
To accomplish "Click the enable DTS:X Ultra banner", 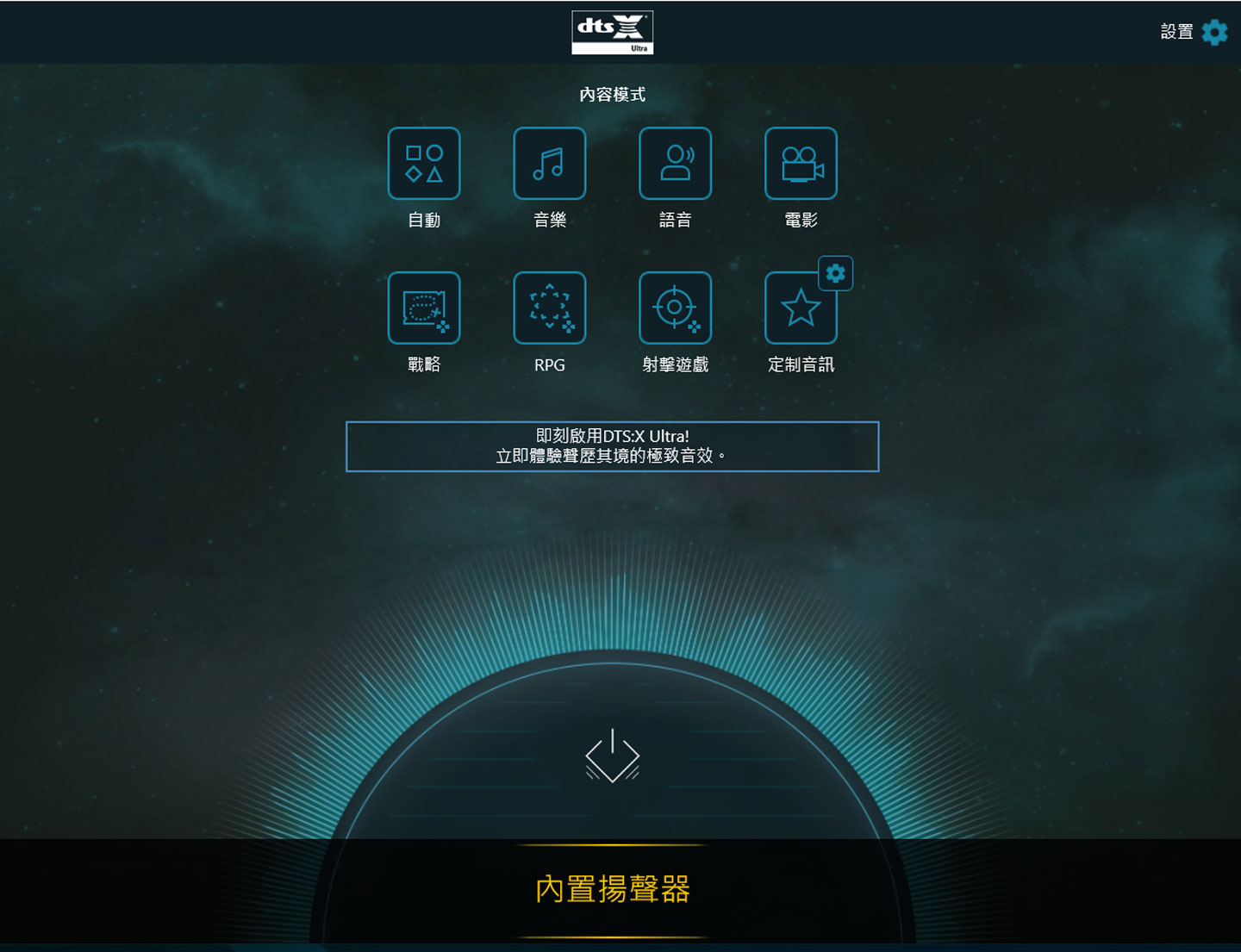I will [612, 446].
